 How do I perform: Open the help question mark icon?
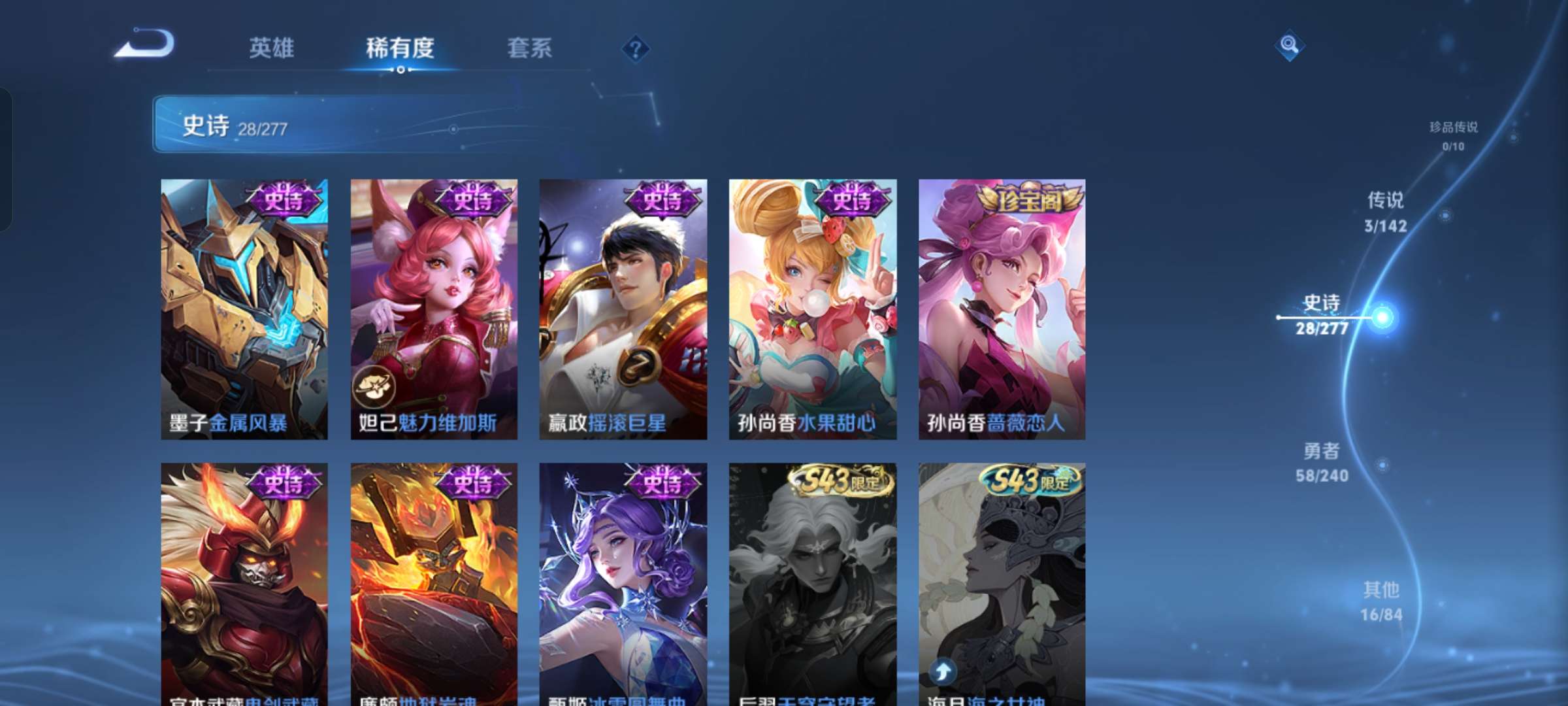pos(634,49)
